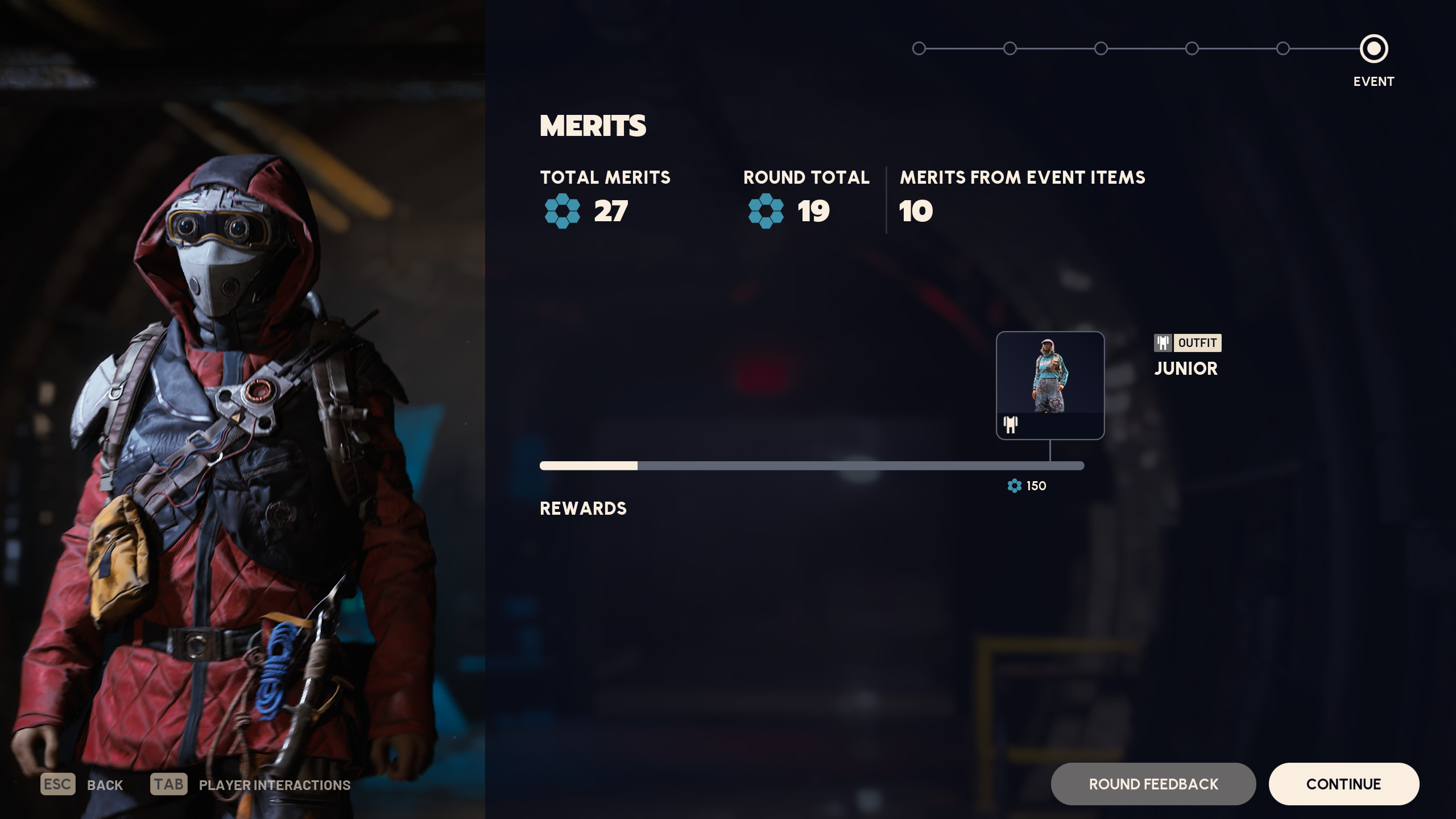Click the first hollow circle on the progress stepper
This screenshot has height=819, width=1456.
[x=918, y=49]
